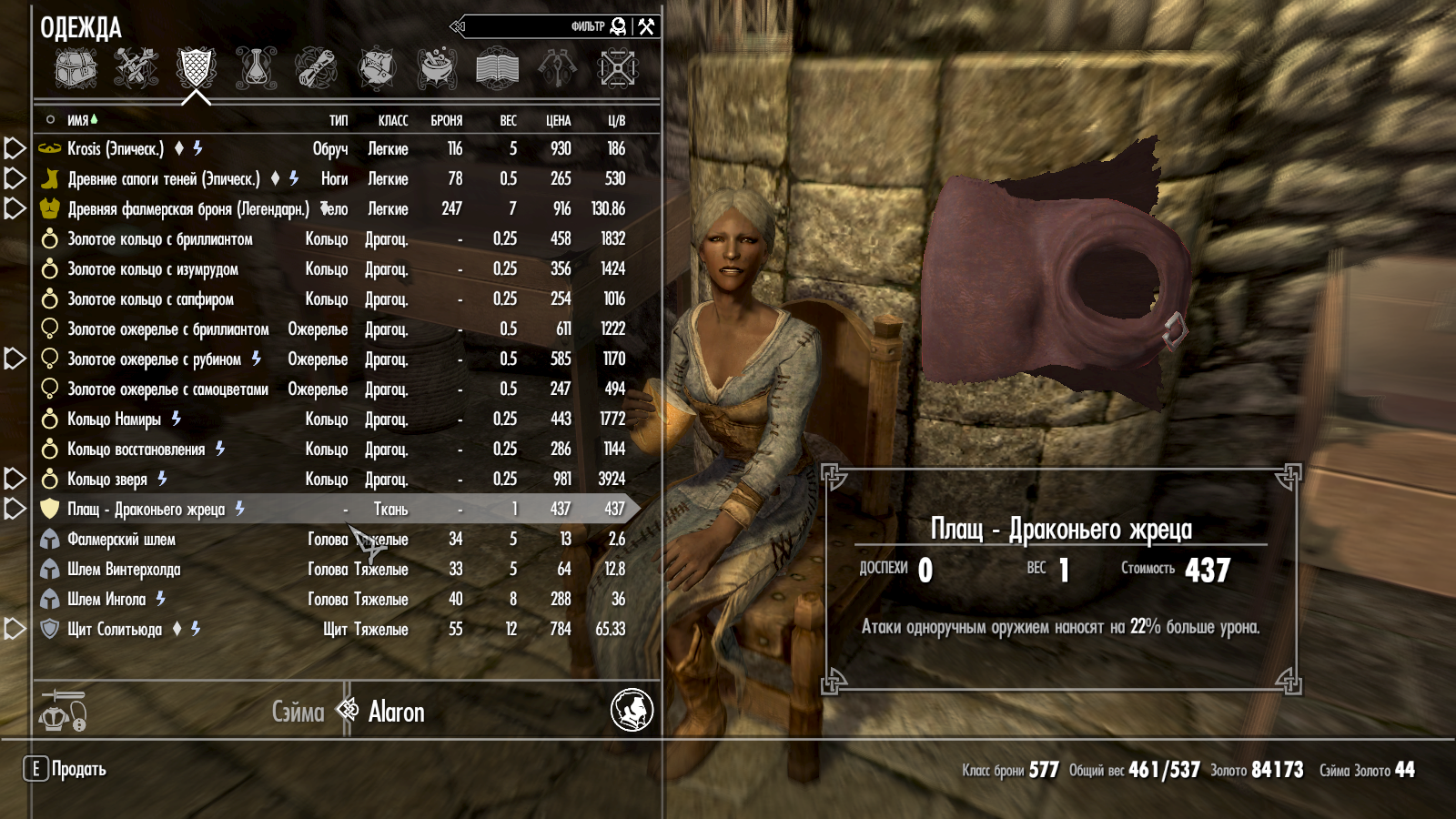Sort the list by ЦЕНА column
The image size is (1456, 819).
tap(558, 120)
